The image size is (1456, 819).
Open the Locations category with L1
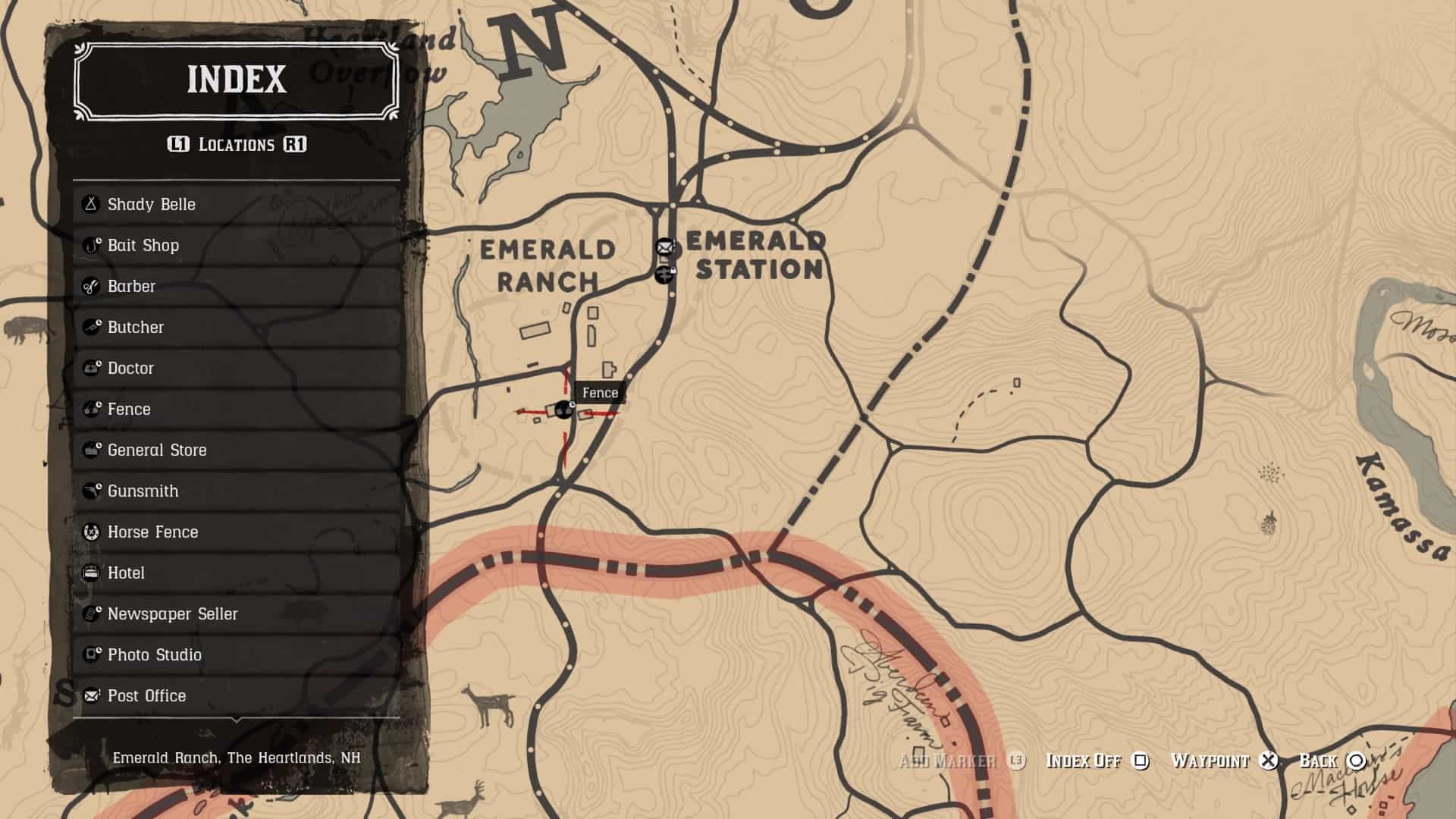coord(179,144)
